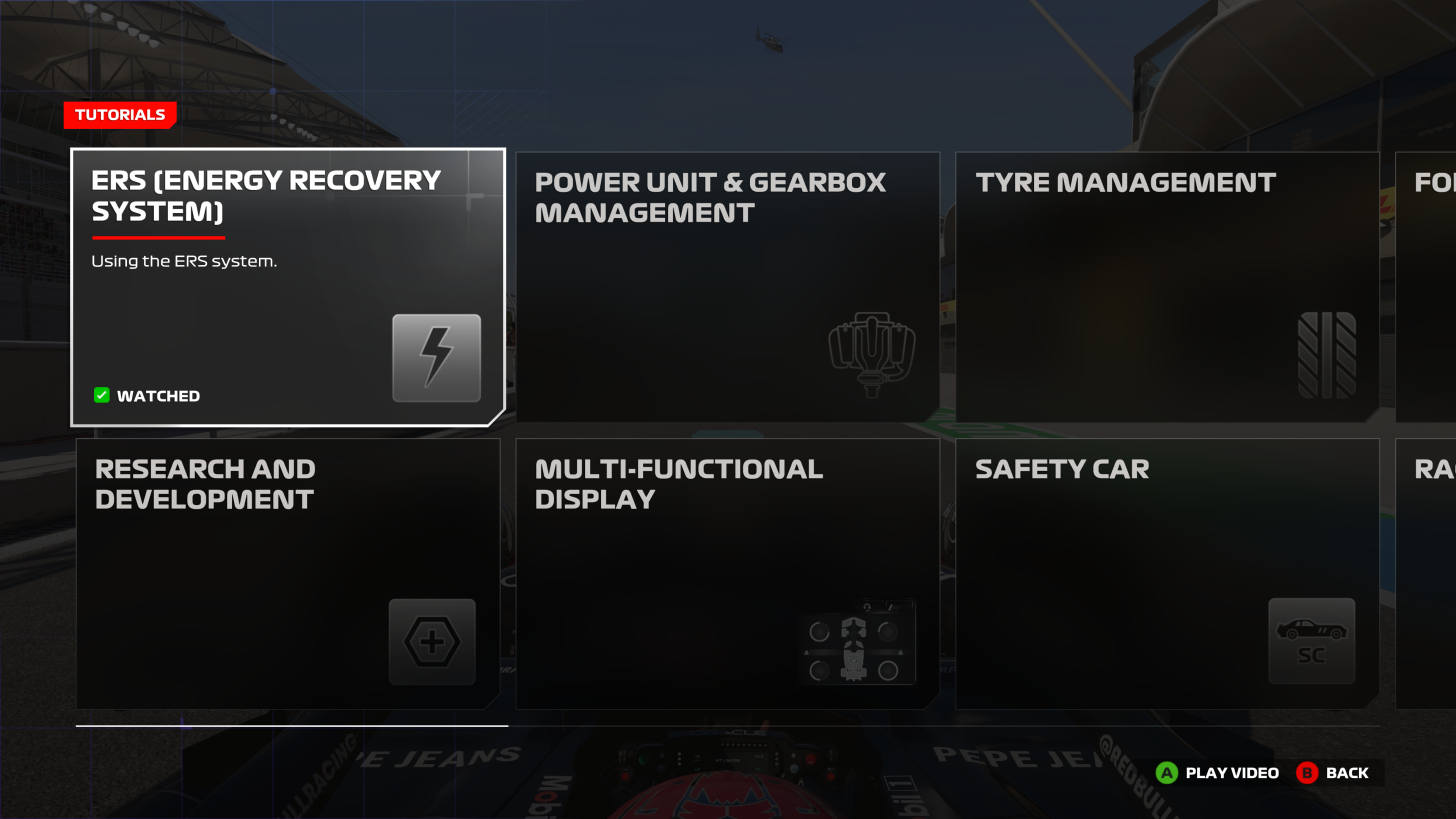Viewport: 1456px width, 819px height.
Task: Click the TUTORIALS header label
Action: (x=119, y=115)
